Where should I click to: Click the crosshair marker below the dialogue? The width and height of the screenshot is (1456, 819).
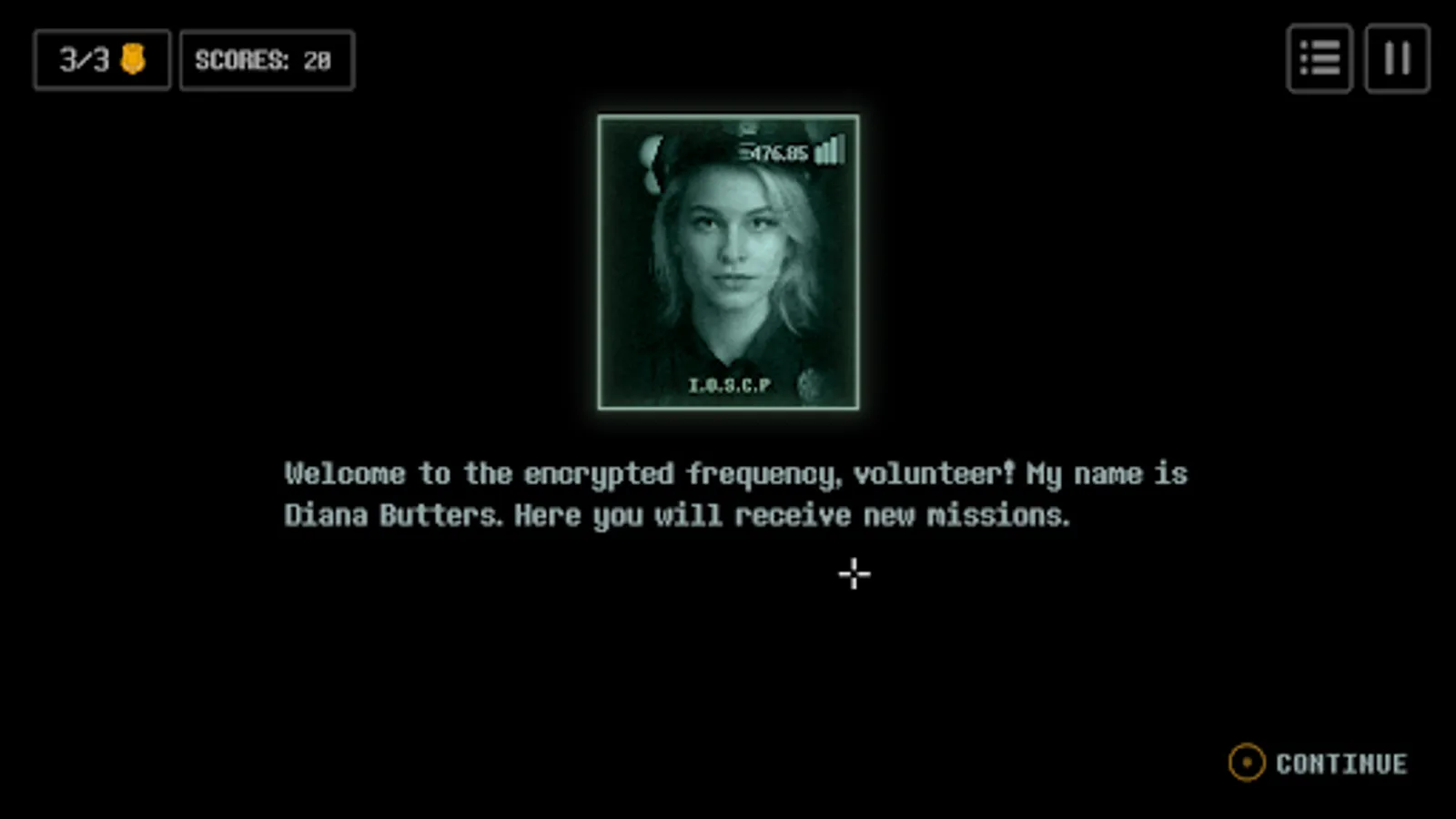tap(853, 574)
